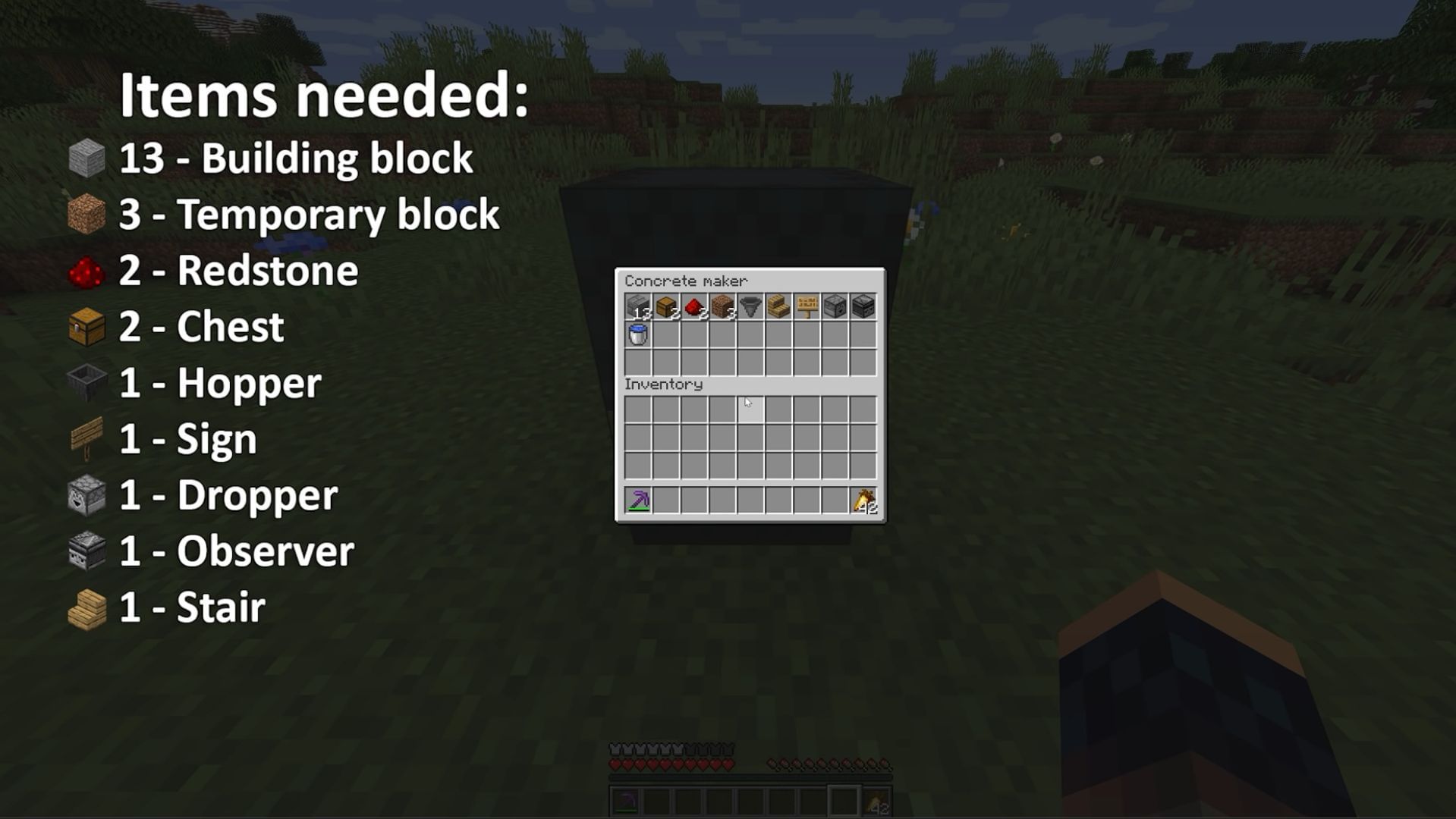
Task: Pick up the sign item
Action: click(808, 306)
